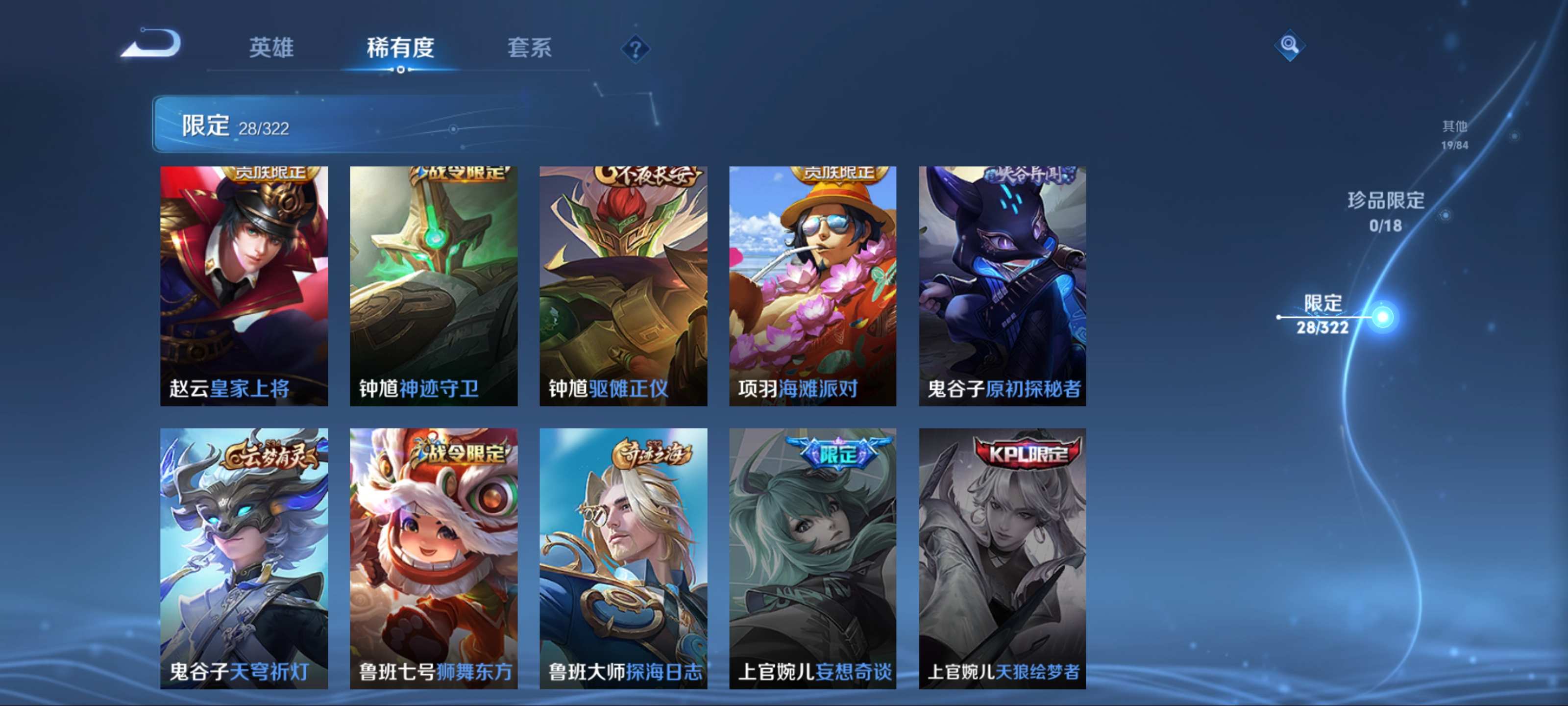This screenshot has width=1568, height=706.
Task: Select the 稀有度 tab
Action: click(400, 48)
